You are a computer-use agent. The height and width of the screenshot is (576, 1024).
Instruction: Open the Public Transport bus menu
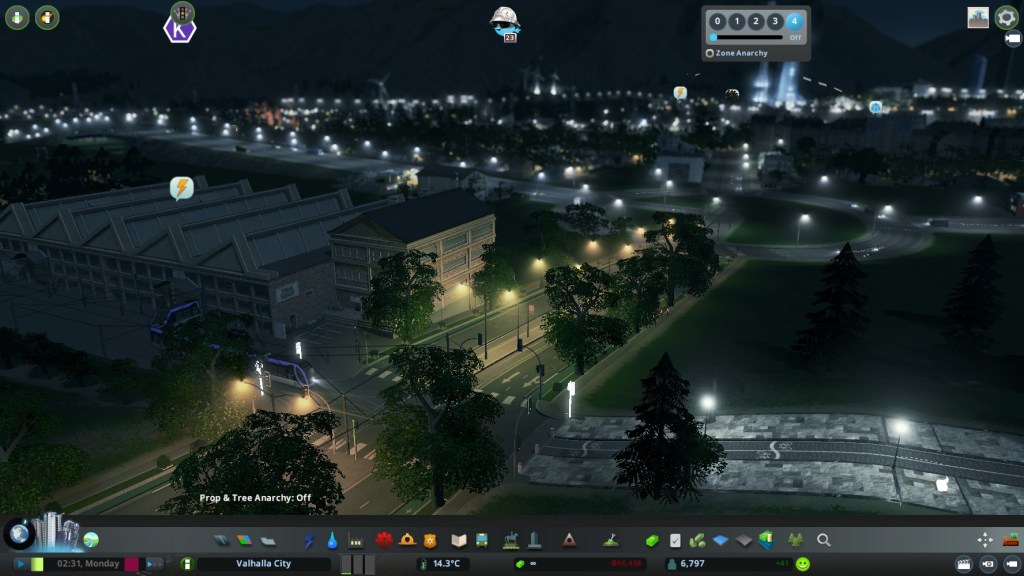coord(482,540)
